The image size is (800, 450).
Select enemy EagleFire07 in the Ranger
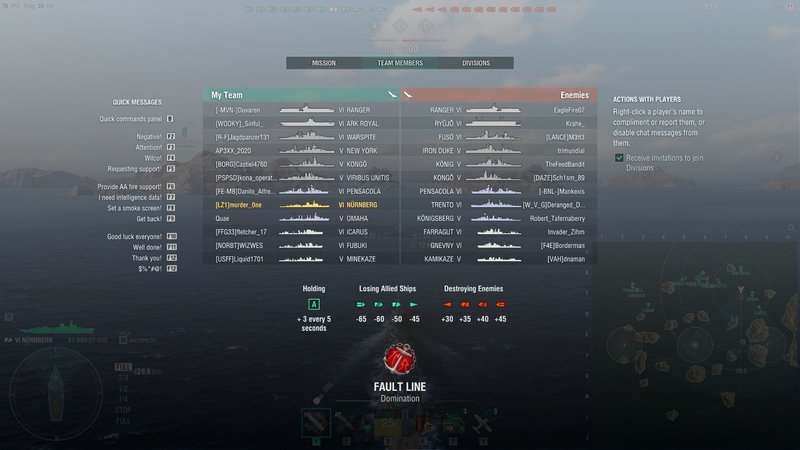(x=498, y=109)
